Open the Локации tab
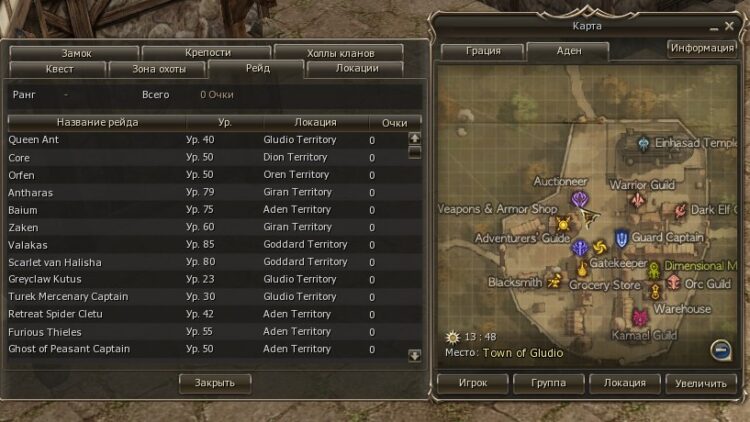750x422 pixels. coord(356,69)
